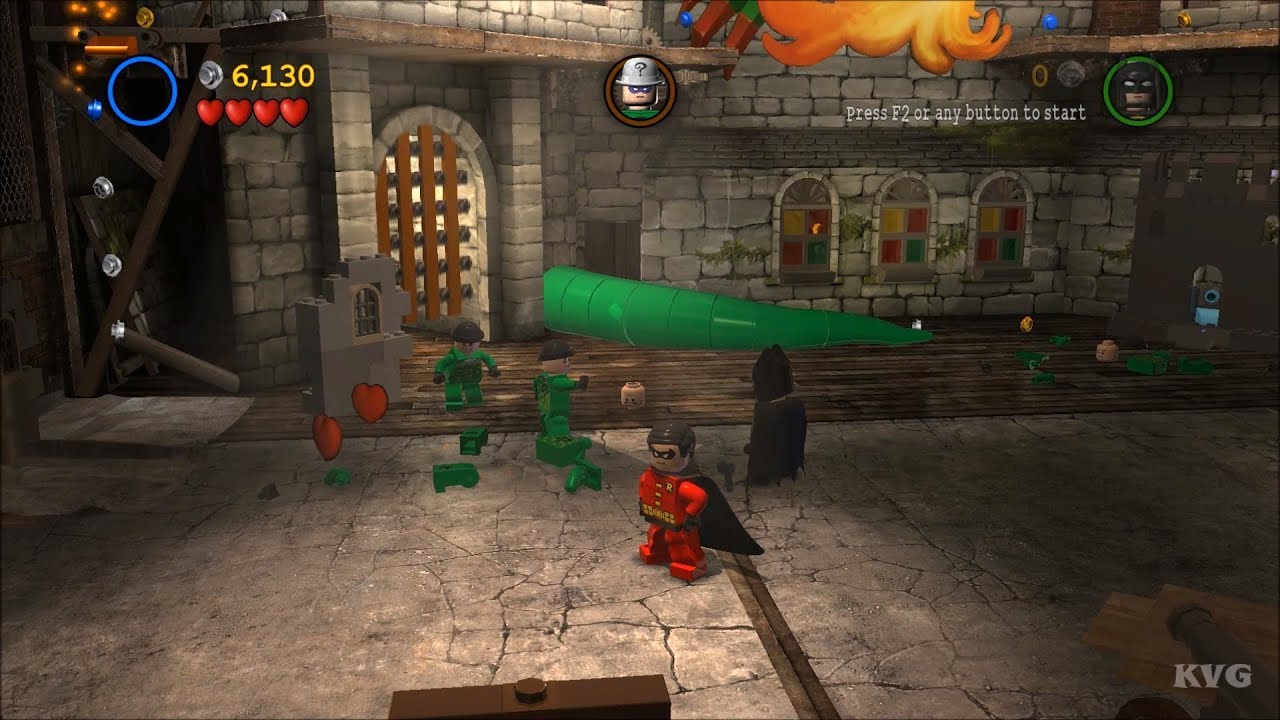
Task: Pick up the floating heart tokens
Action: [x=370, y=400]
